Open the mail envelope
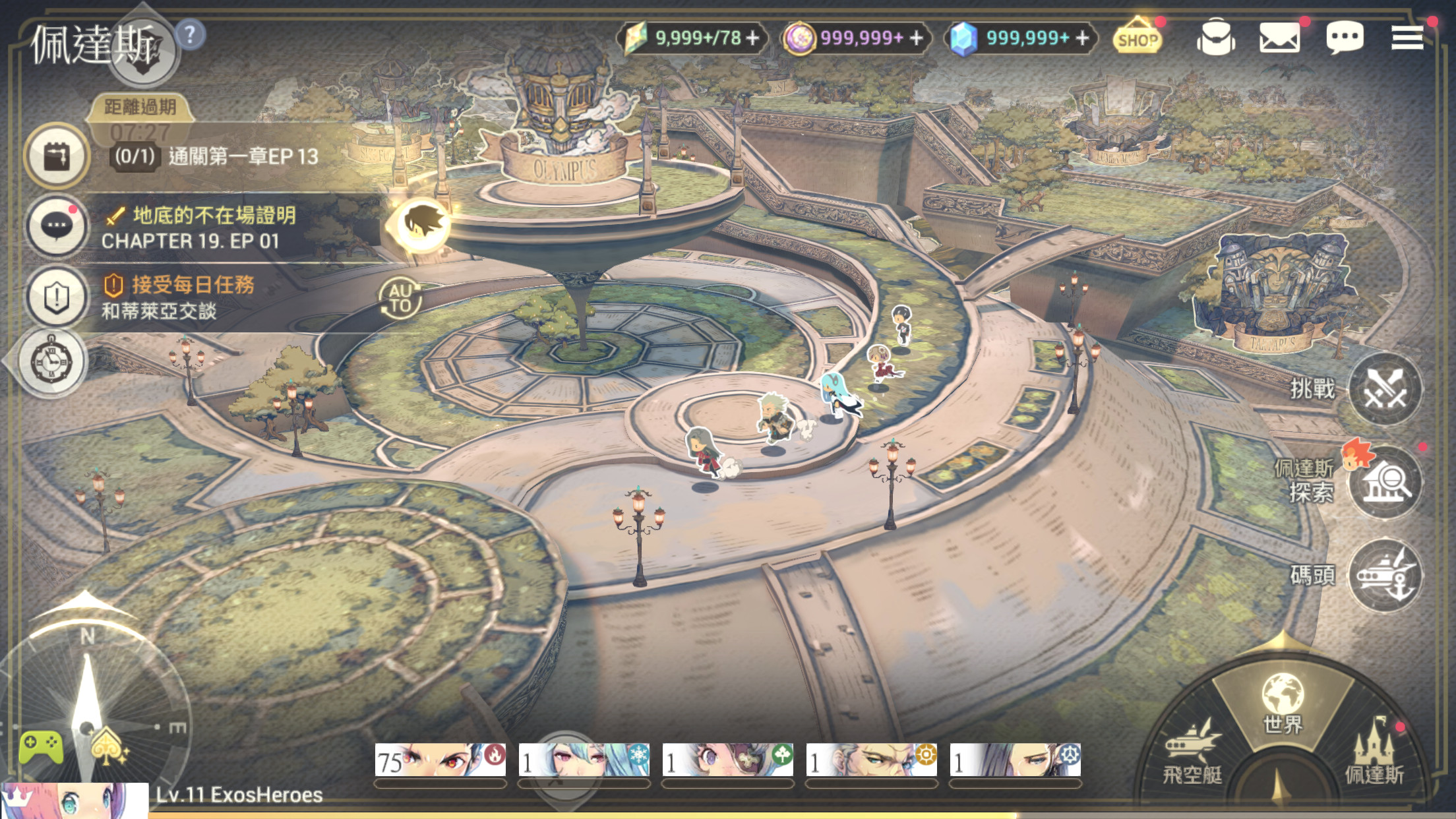Viewport: 1456px width, 819px height. [x=1279, y=38]
